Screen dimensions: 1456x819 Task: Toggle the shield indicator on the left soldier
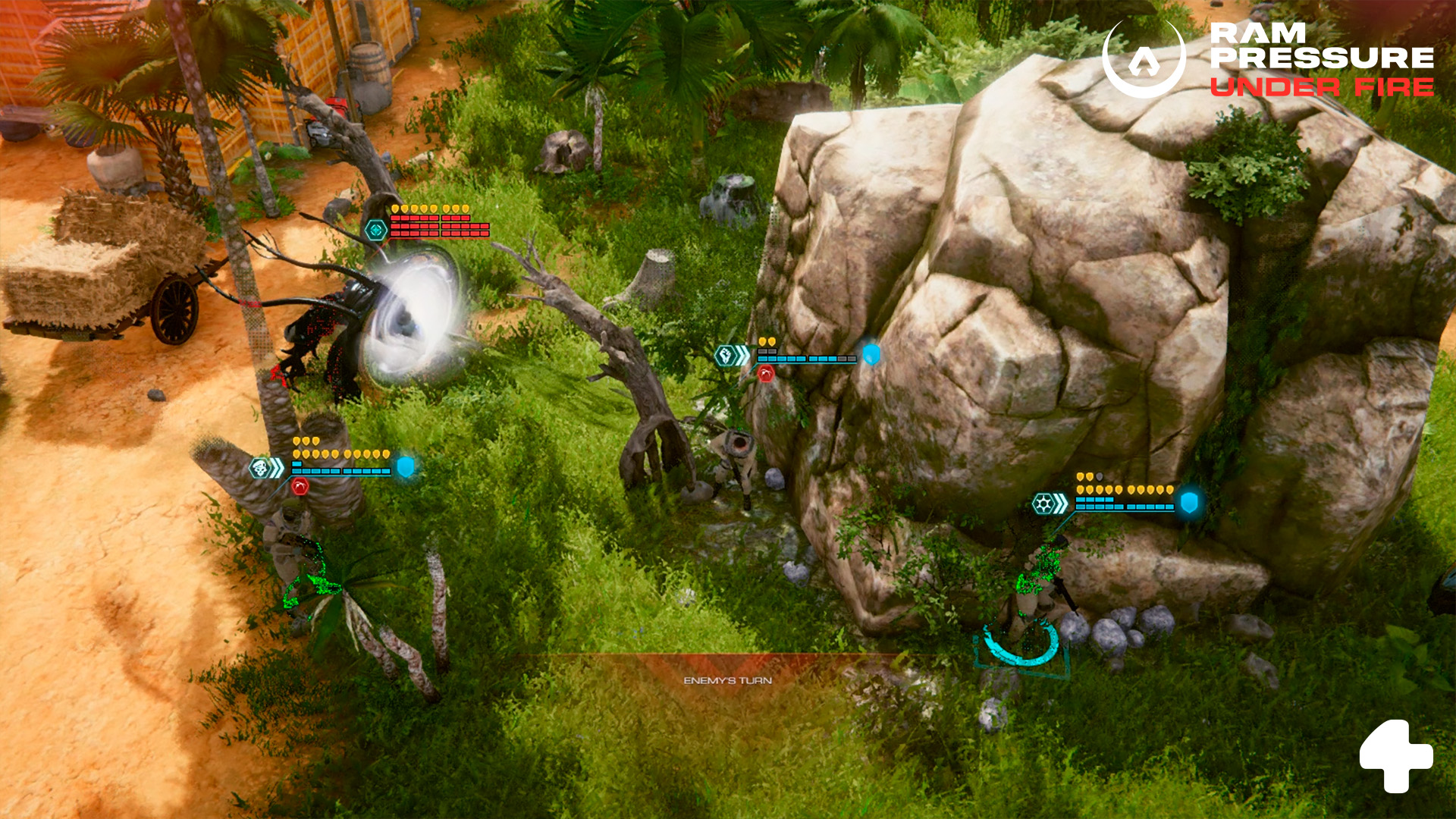click(406, 468)
